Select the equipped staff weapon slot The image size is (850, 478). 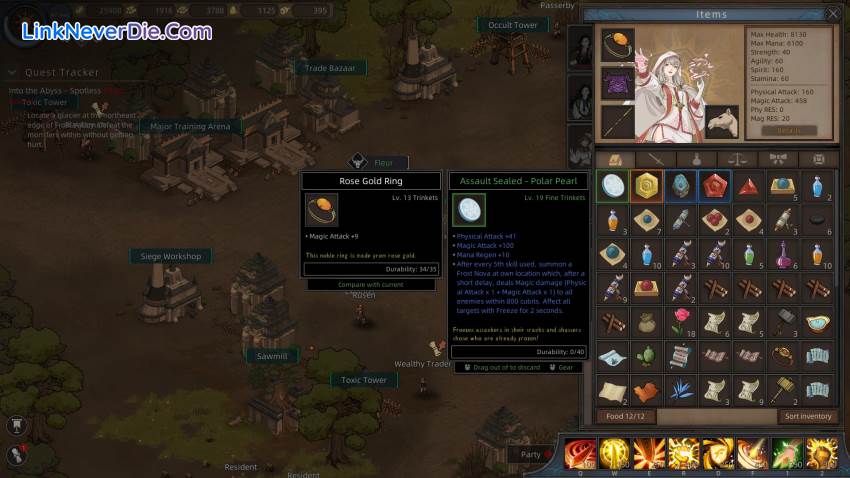tap(617, 121)
